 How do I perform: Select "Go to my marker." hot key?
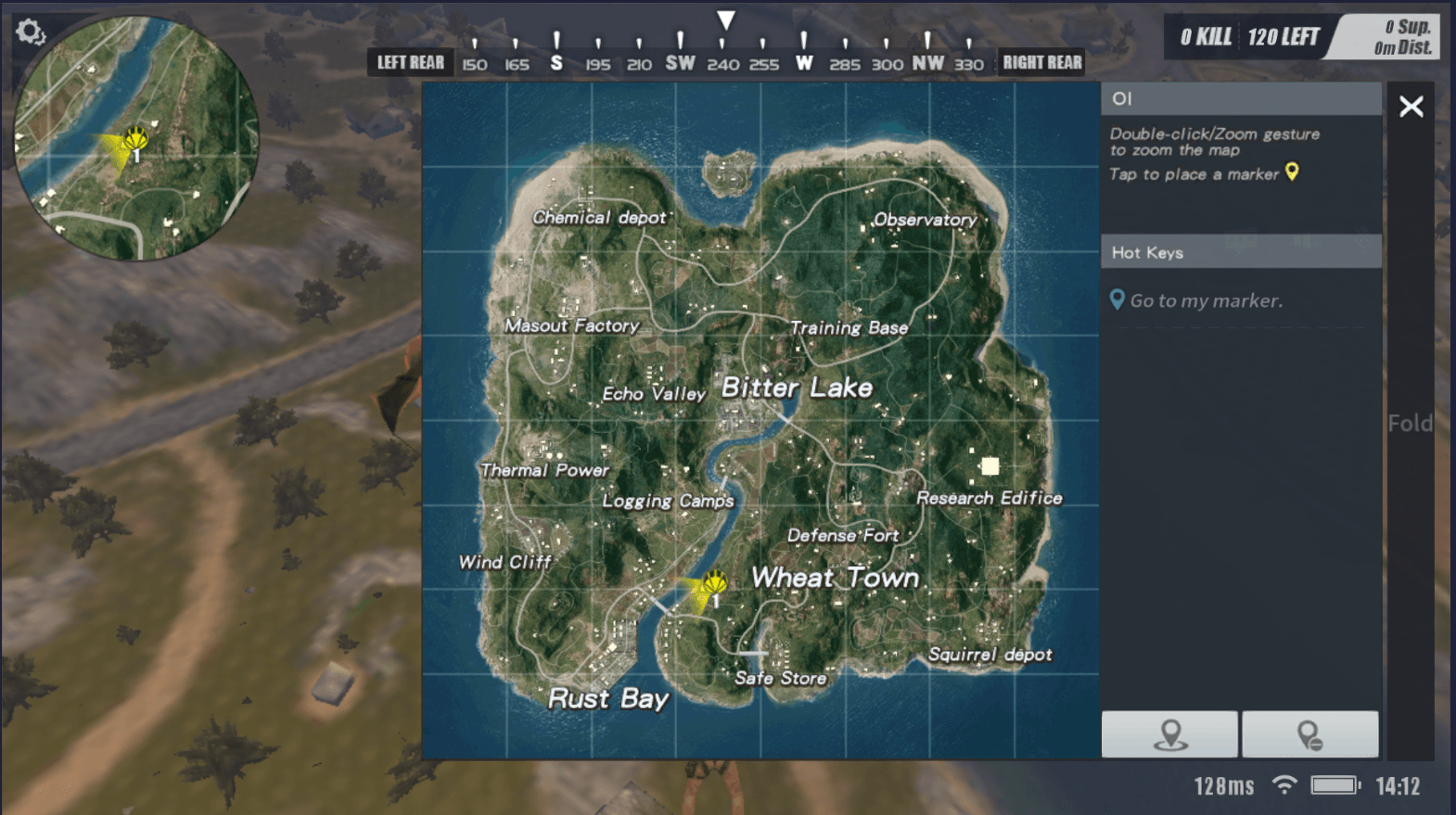pyautogui.click(x=1206, y=300)
